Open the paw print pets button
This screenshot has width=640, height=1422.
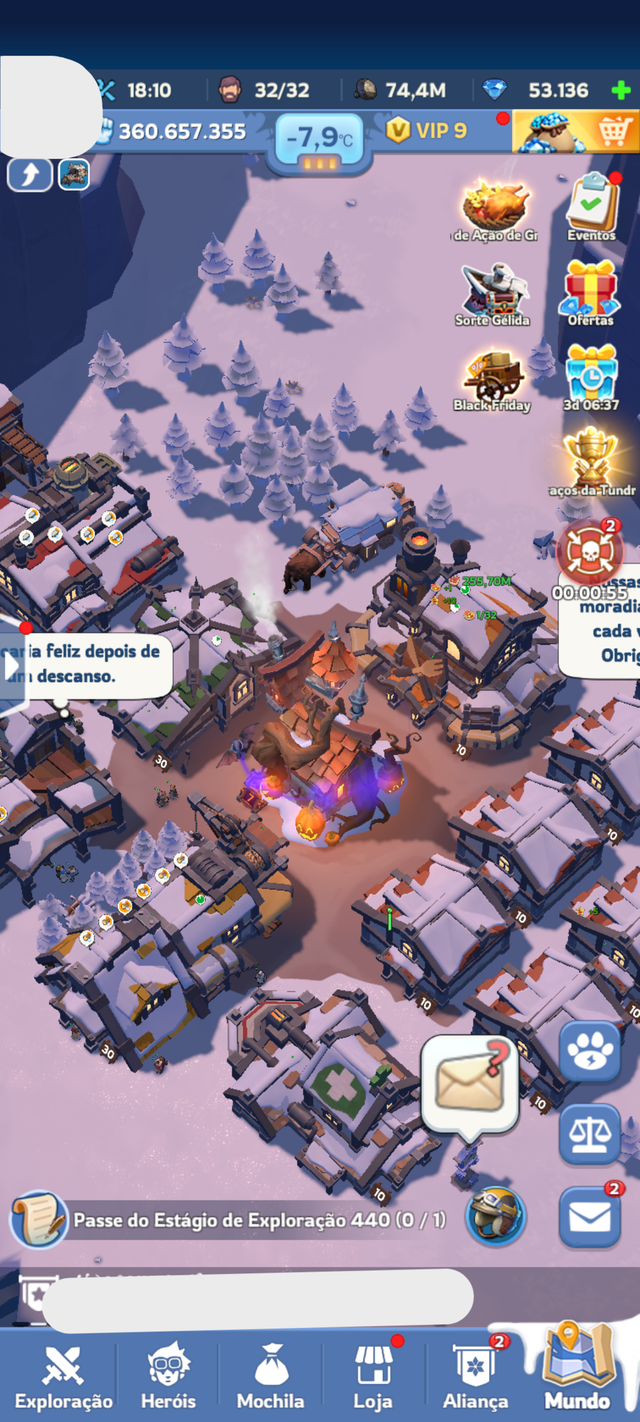[x=590, y=1052]
